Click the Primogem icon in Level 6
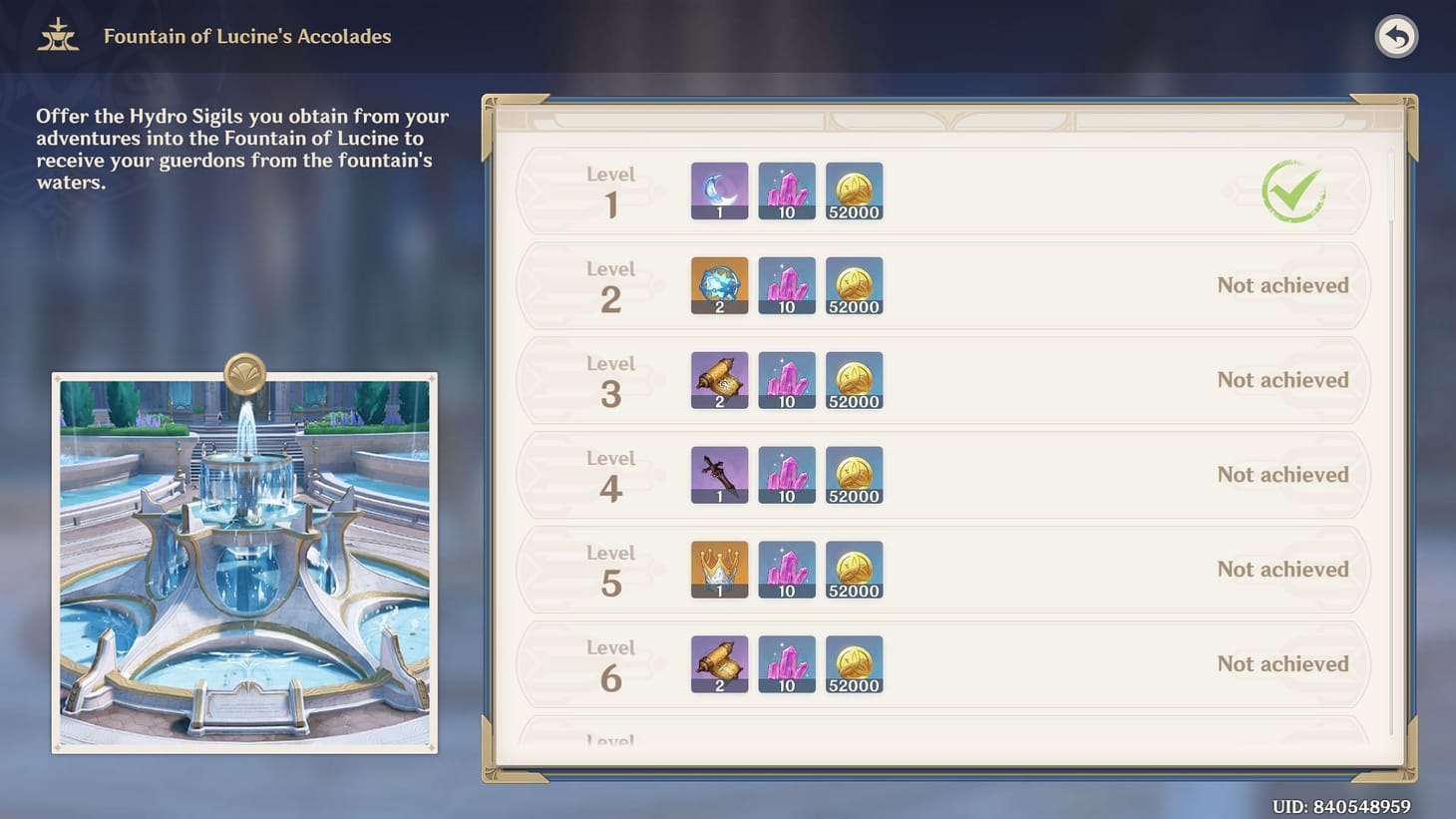Image resolution: width=1456 pixels, height=819 pixels. coord(787,663)
